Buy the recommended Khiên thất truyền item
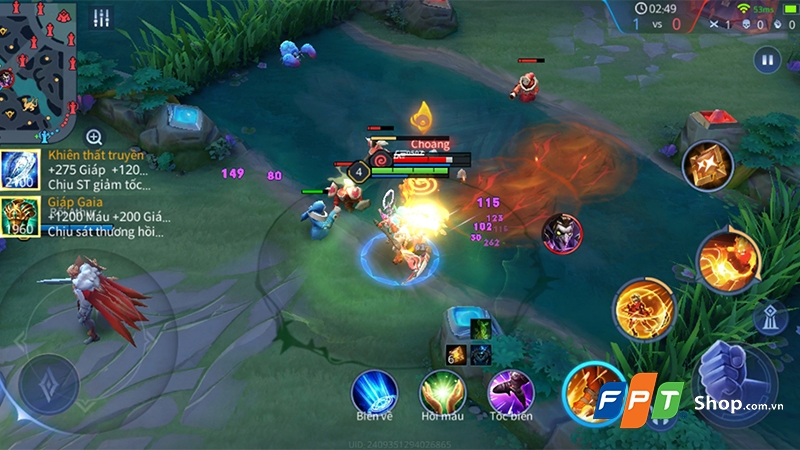 click(19, 168)
